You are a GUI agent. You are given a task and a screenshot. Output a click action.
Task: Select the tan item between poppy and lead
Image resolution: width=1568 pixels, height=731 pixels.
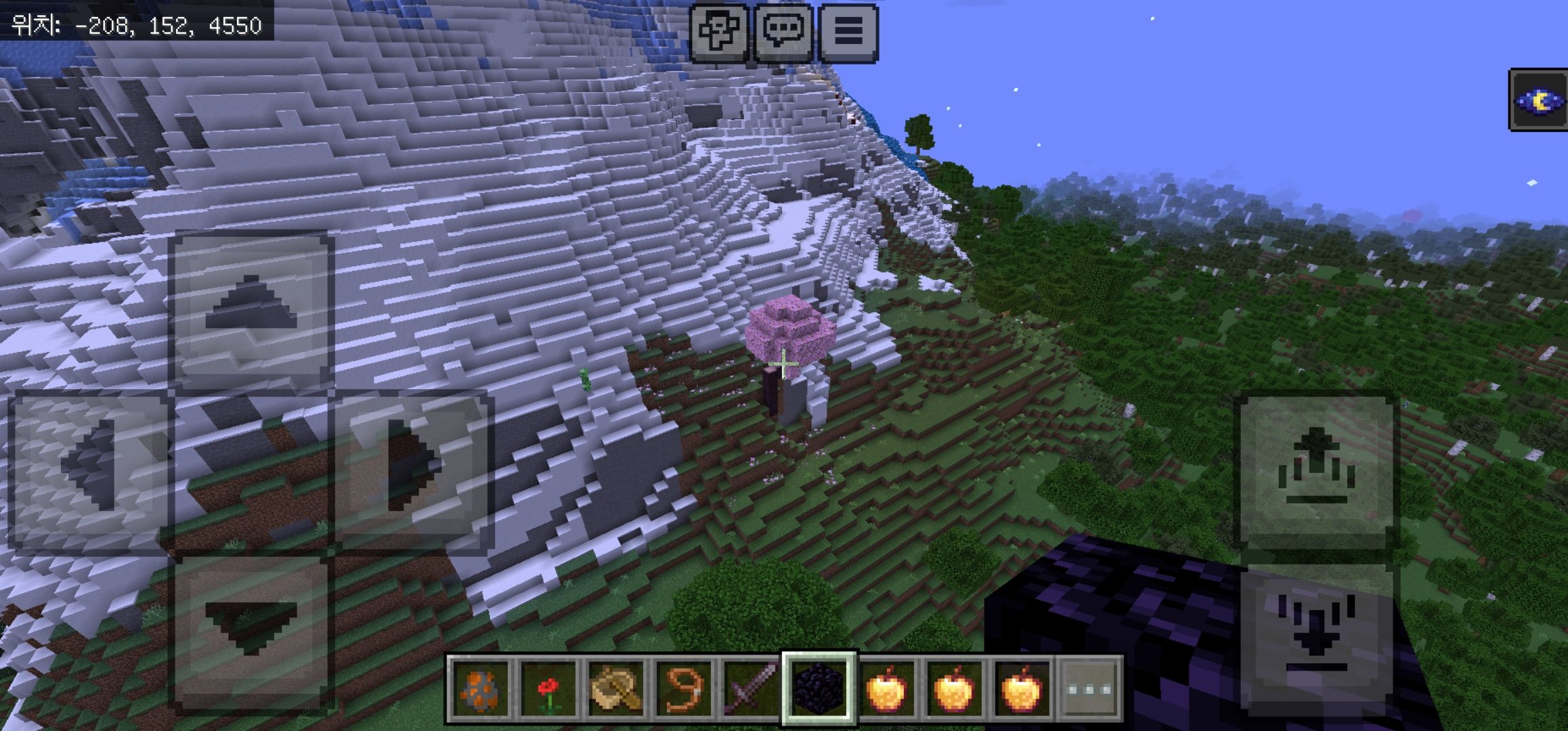point(615,689)
